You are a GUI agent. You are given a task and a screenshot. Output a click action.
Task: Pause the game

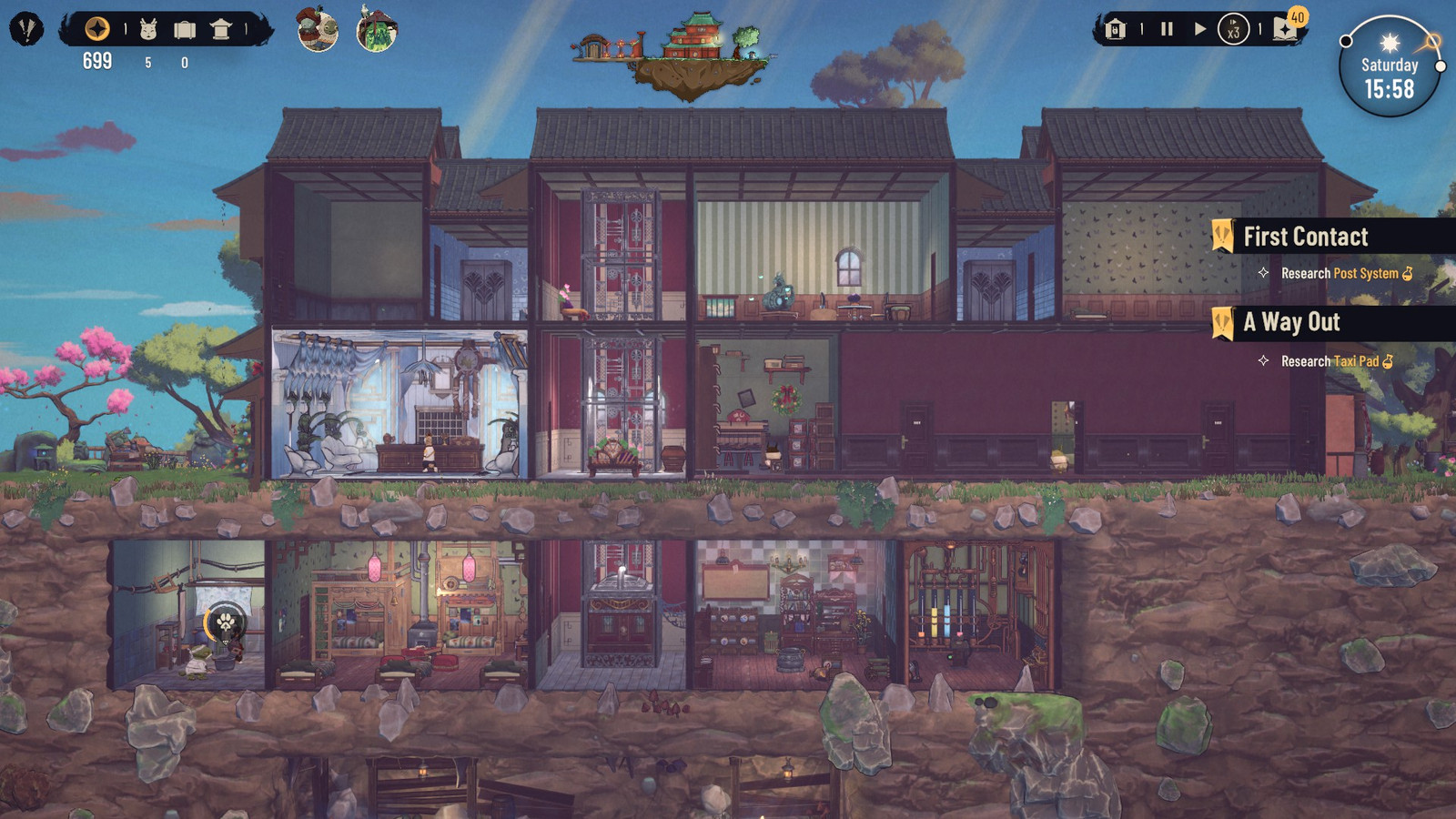(x=1167, y=29)
